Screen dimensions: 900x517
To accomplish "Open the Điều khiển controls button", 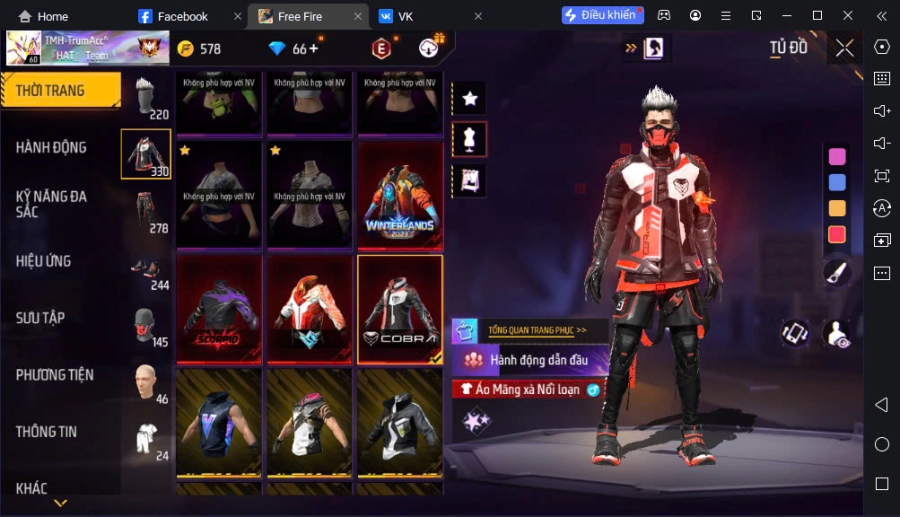I will point(601,15).
